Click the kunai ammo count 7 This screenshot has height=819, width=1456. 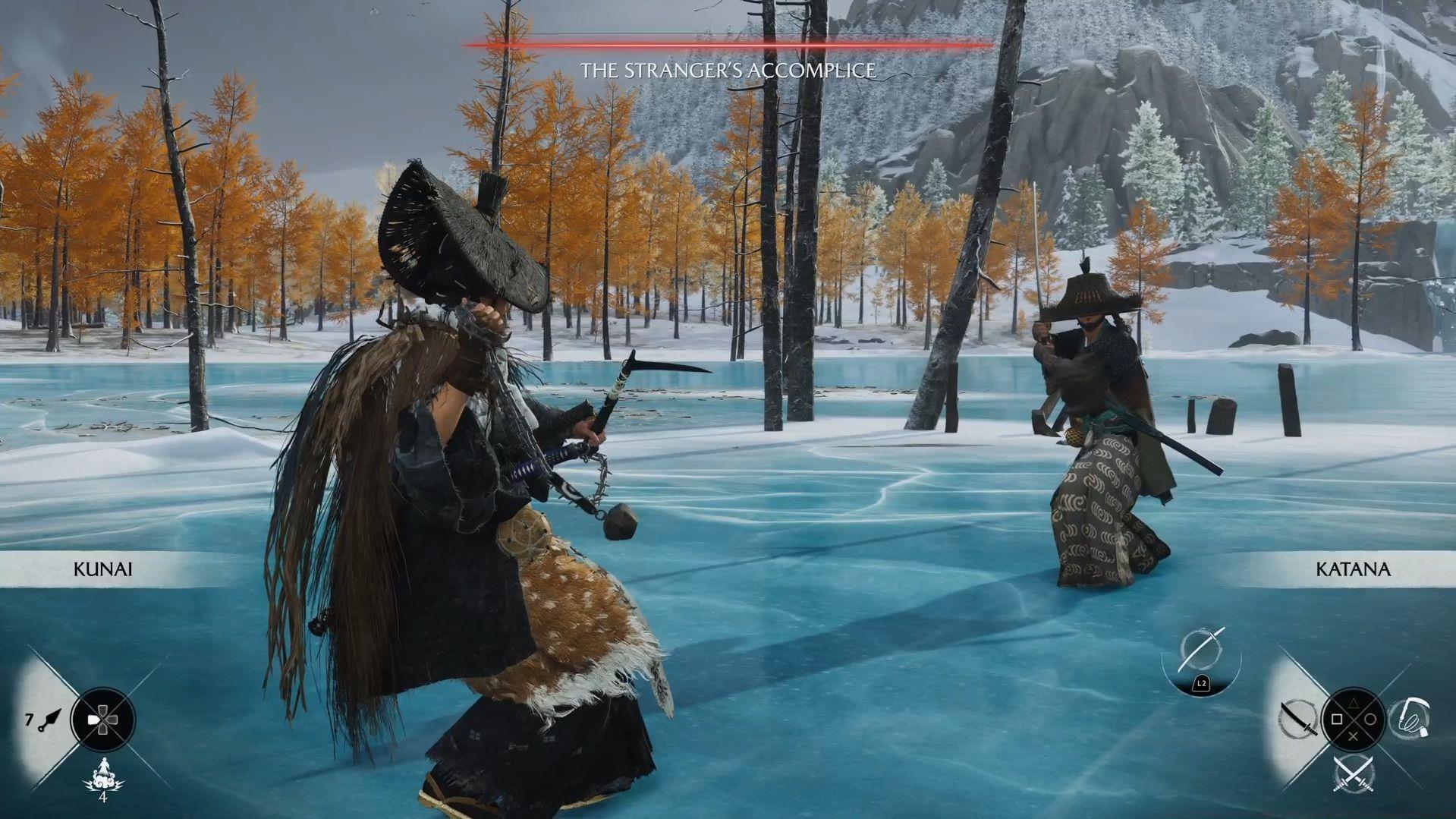pyautogui.click(x=29, y=720)
